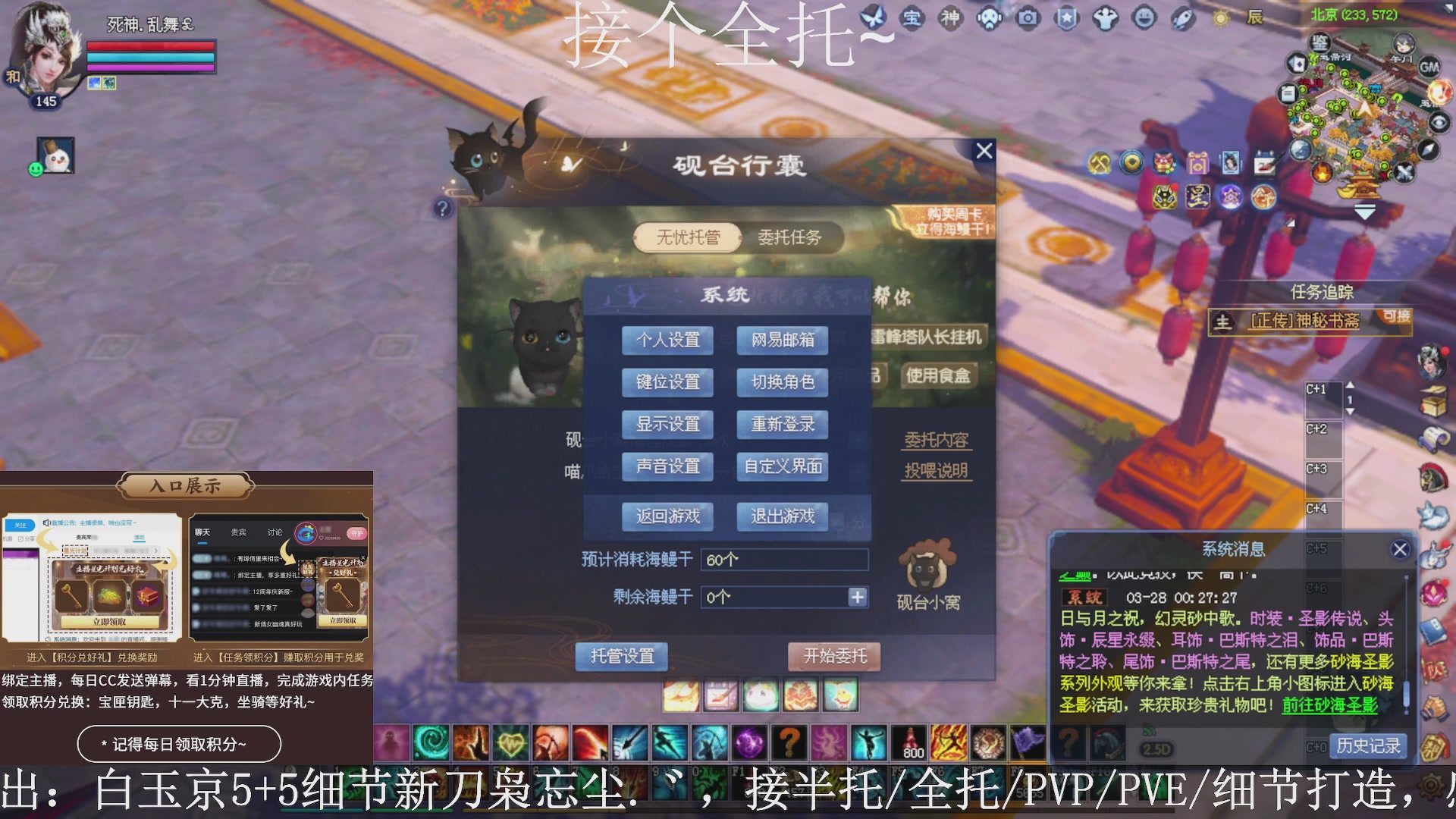Open the camera screenshot icon on top bar
Screen dimensions: 1456x819
click(1028, 18)
